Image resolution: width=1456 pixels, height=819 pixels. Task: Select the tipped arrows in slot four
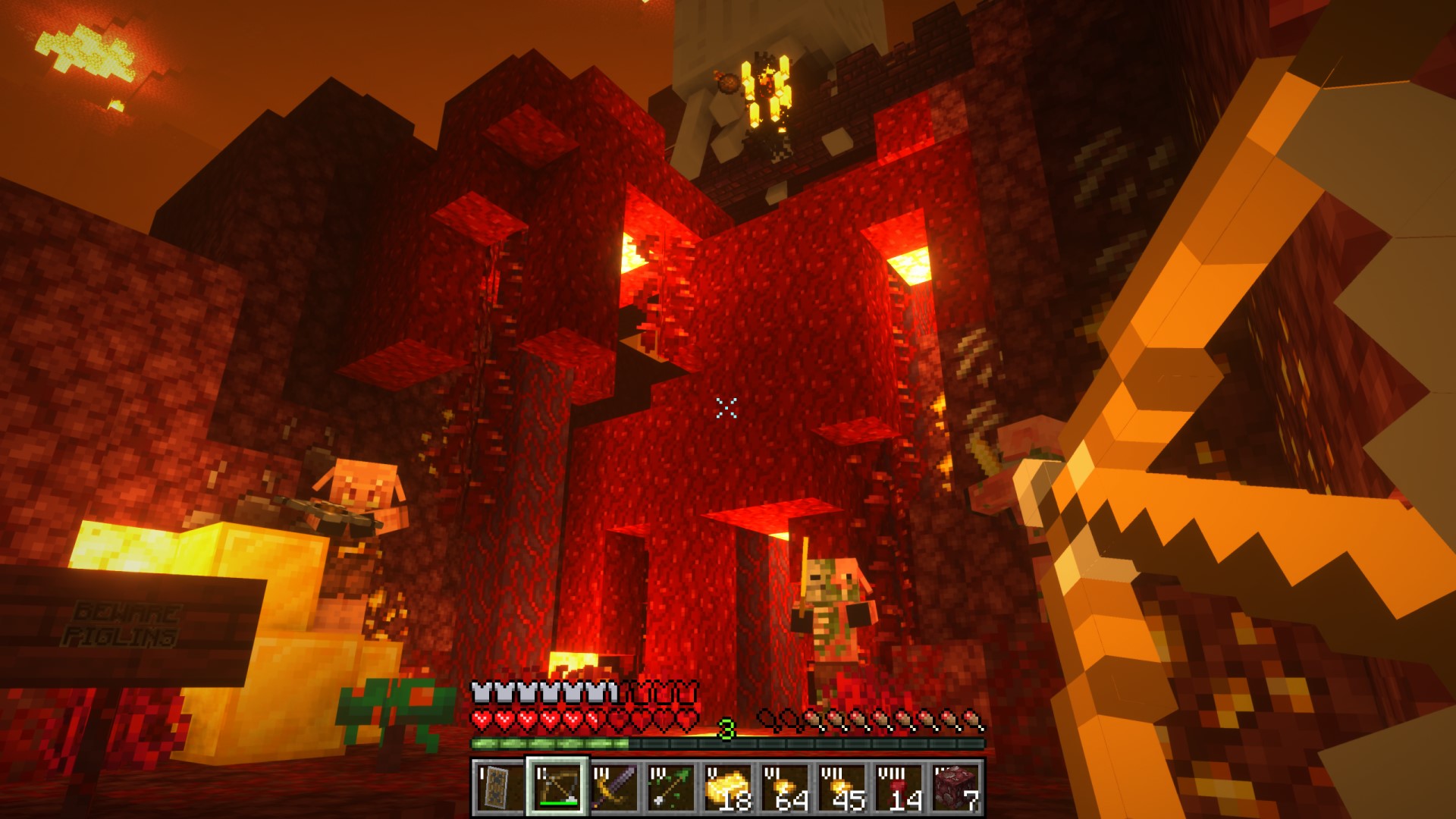tap(673, 791)
